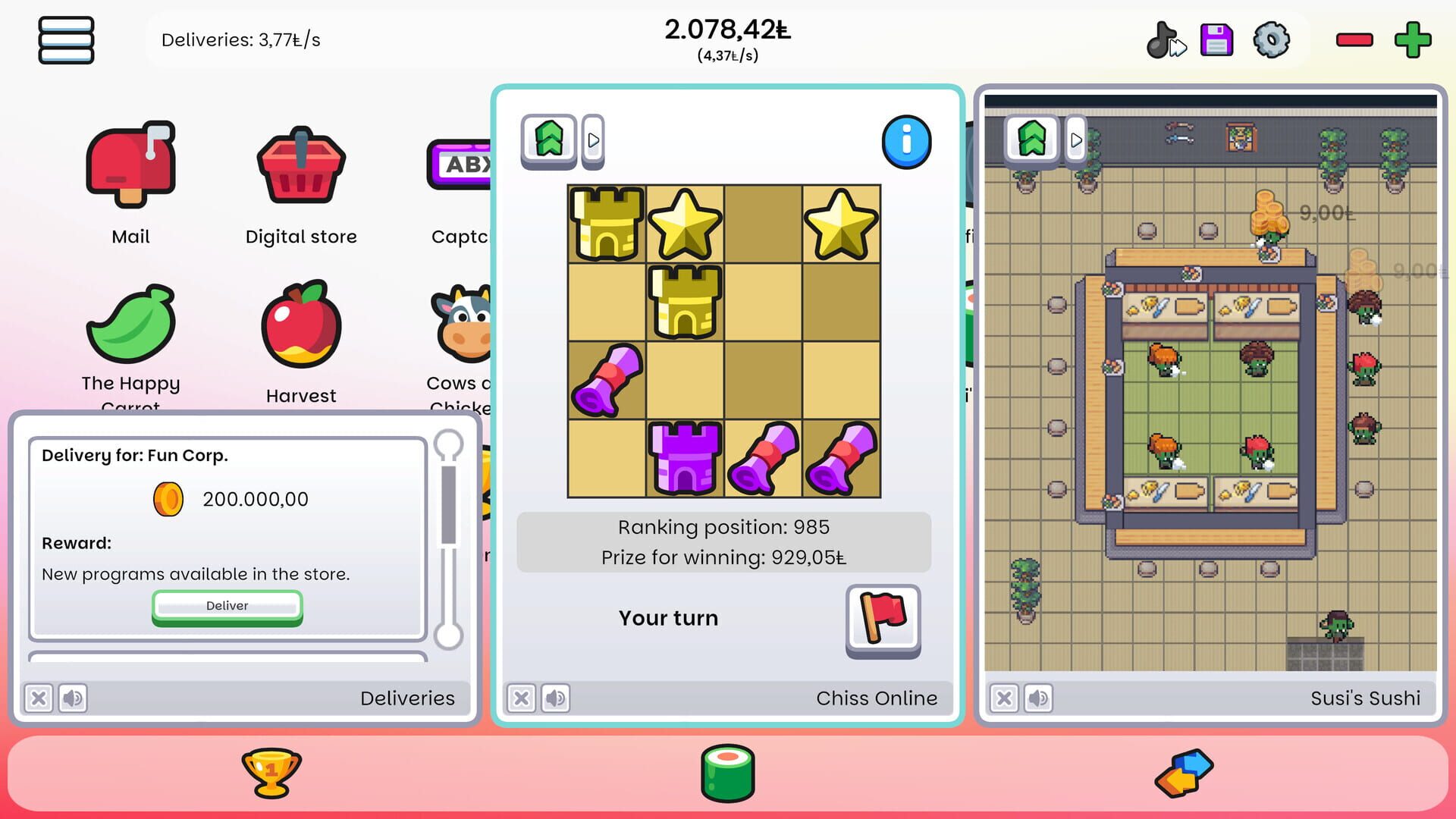This screenshot has width=1456, height=819.
Task: Mute sound in the Chiss Online window
Action: (x=555, y=698)
